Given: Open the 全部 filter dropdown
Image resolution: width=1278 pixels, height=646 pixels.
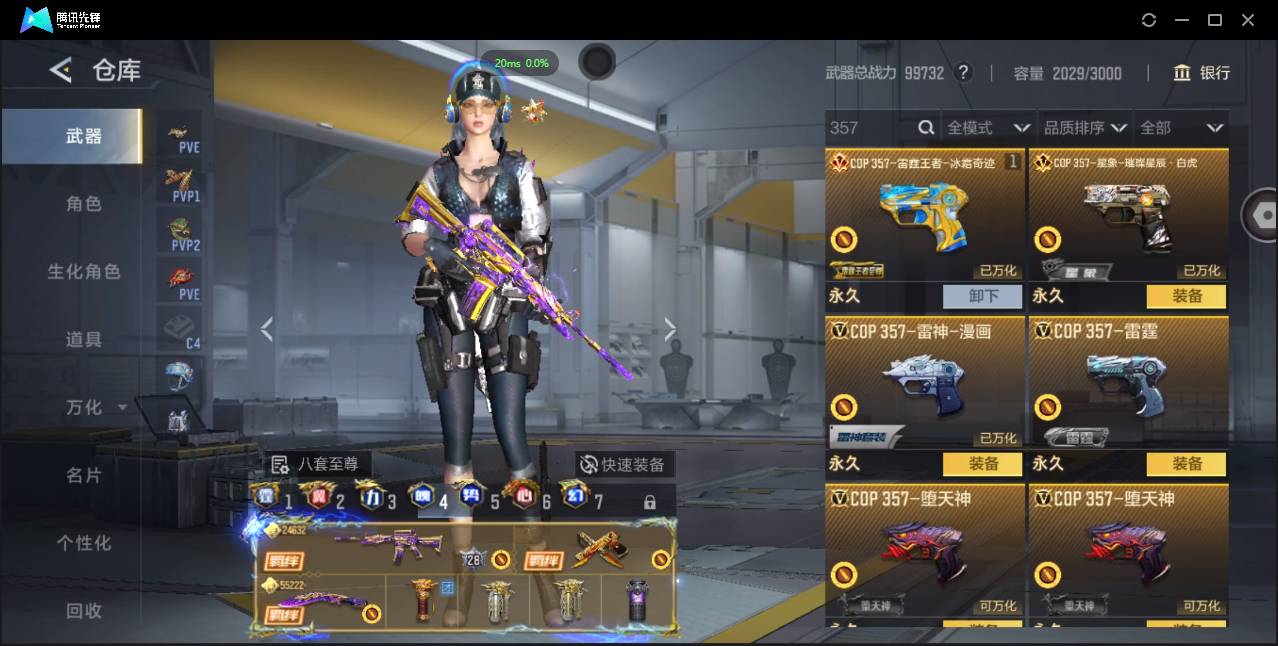Looking at the screenshot, I should (1182, 128).
